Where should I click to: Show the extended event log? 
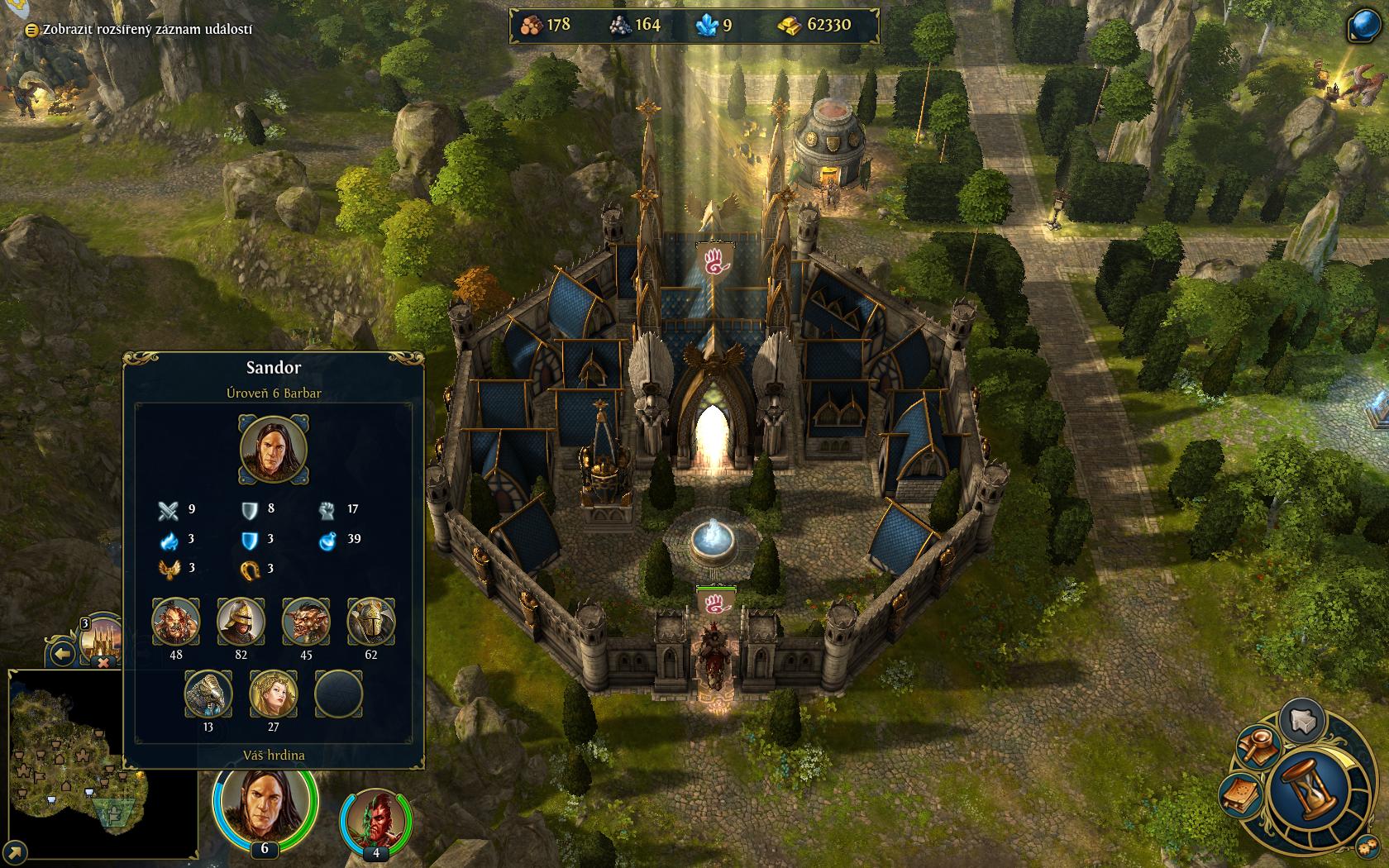[x=141, y=30]
